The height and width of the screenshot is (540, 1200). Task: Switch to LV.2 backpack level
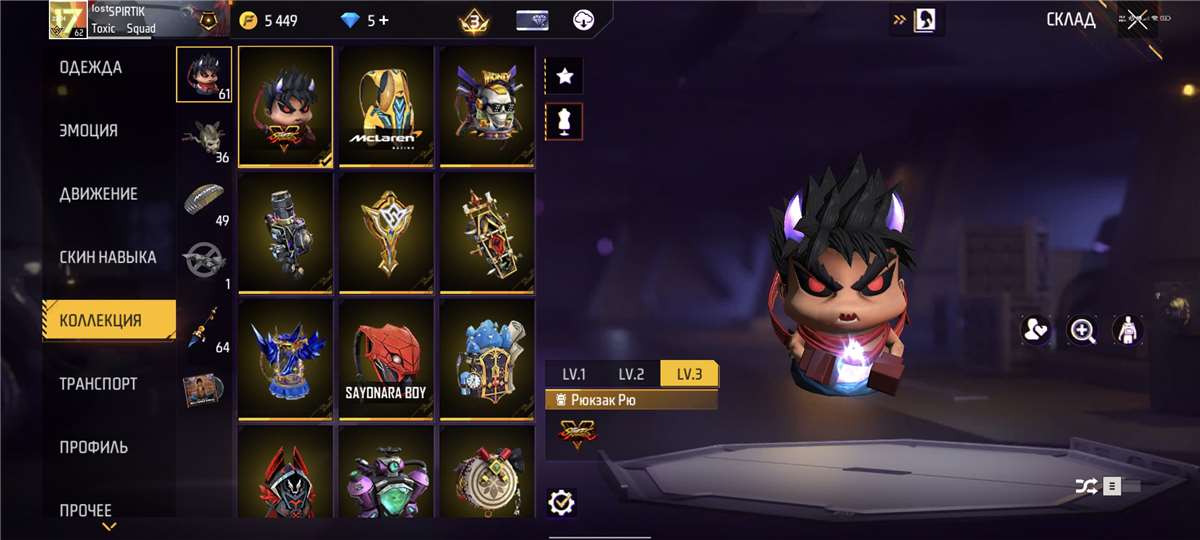631,375
